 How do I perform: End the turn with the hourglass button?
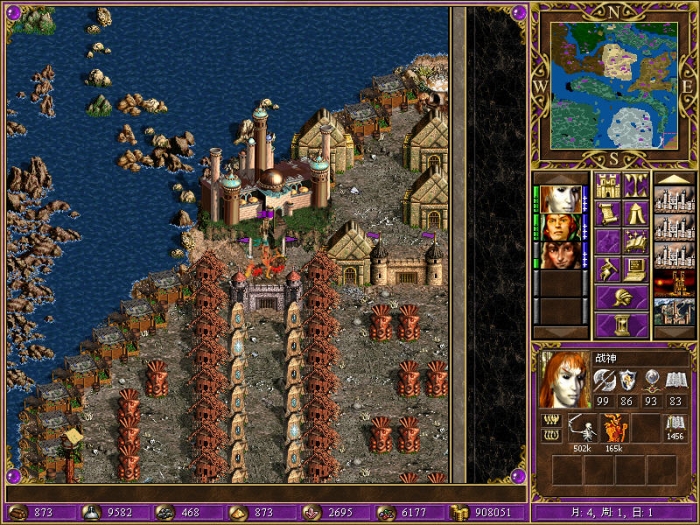622,326
